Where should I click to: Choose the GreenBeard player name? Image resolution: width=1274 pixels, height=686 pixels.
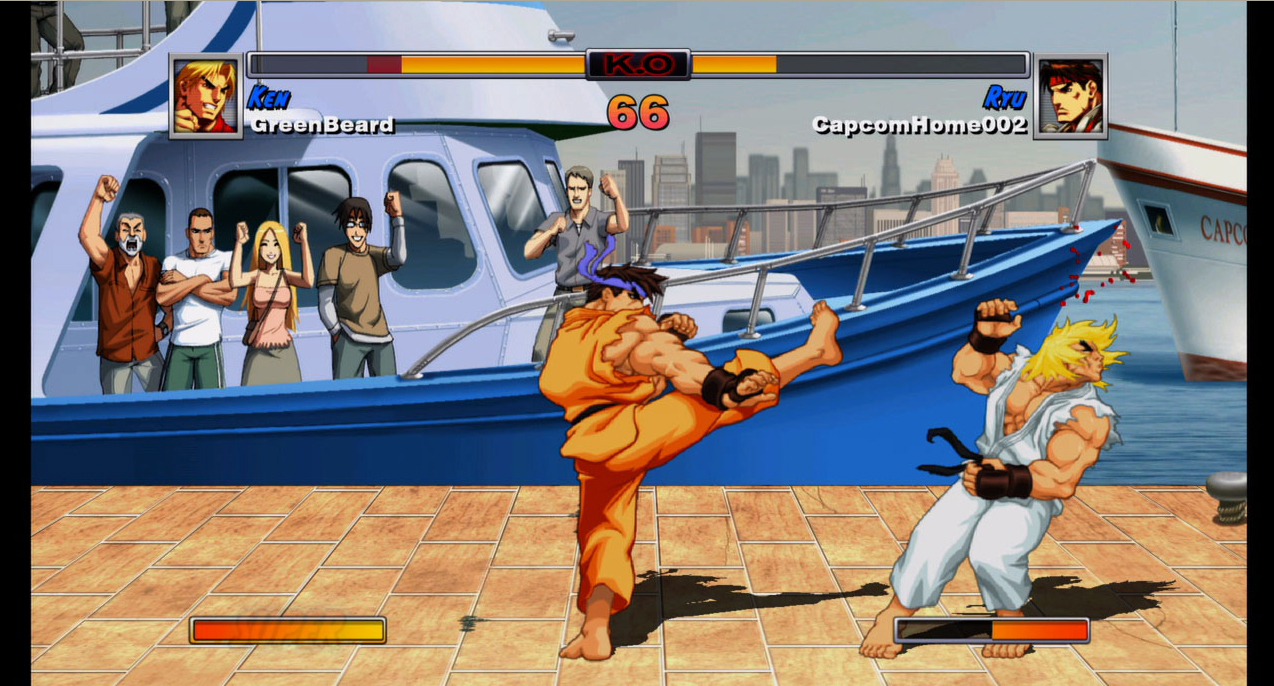(322, 125)
